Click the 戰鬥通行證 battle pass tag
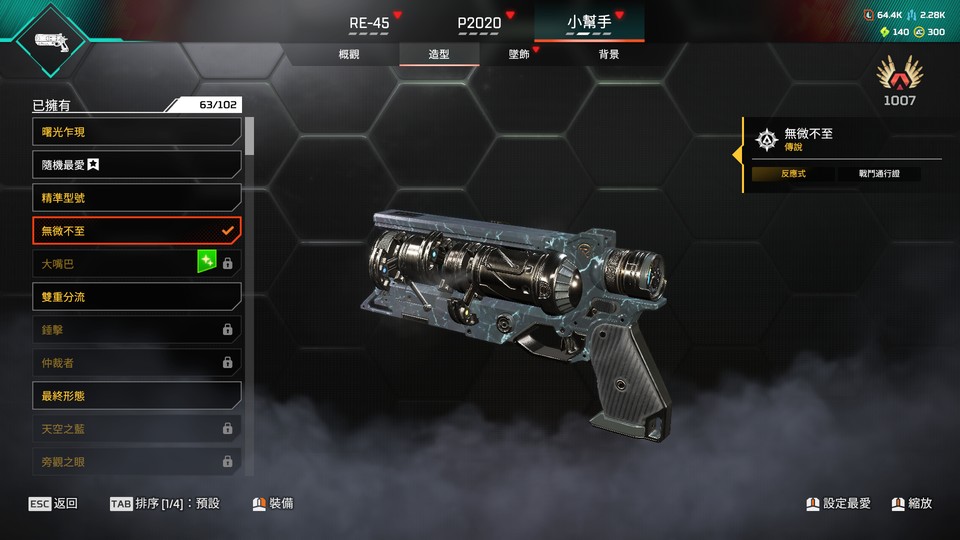The height and width of the screenshot is (540, 960). click(x=877, y=174)
